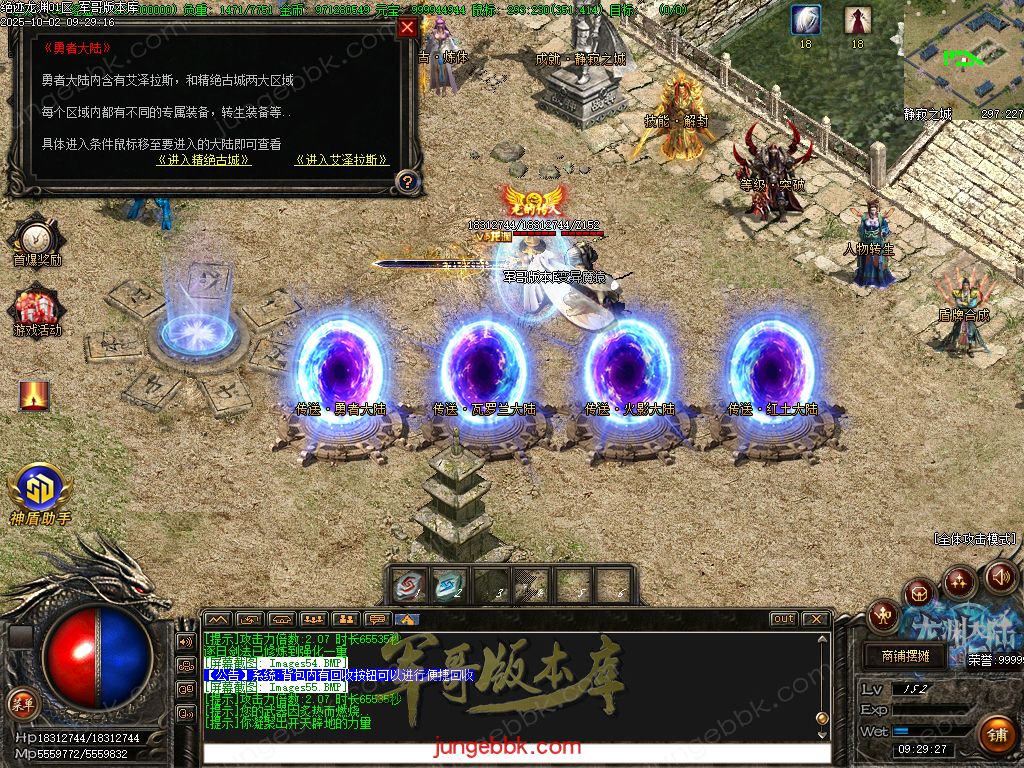Viewport: 1024px width, 768px height.
Task: Click the chat panel's out button
Action: click(784, 619)
